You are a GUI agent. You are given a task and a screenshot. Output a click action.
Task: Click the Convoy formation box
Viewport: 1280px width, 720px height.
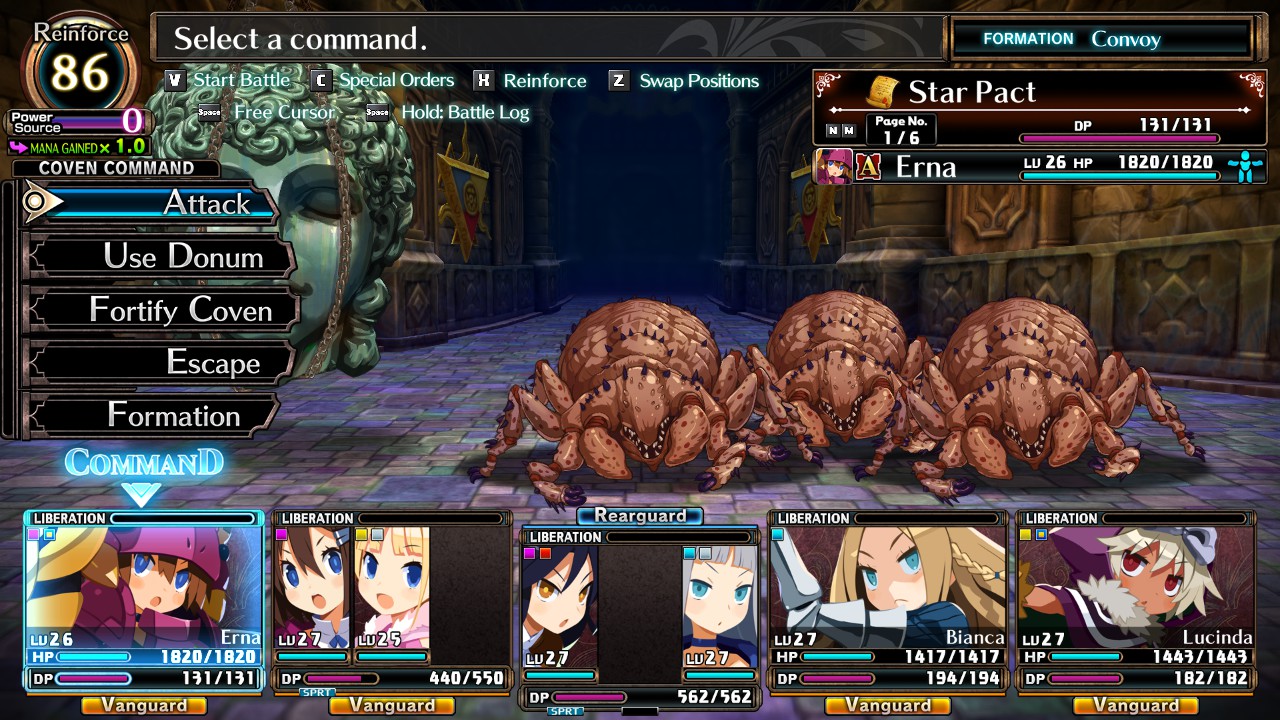[1101, 39]
